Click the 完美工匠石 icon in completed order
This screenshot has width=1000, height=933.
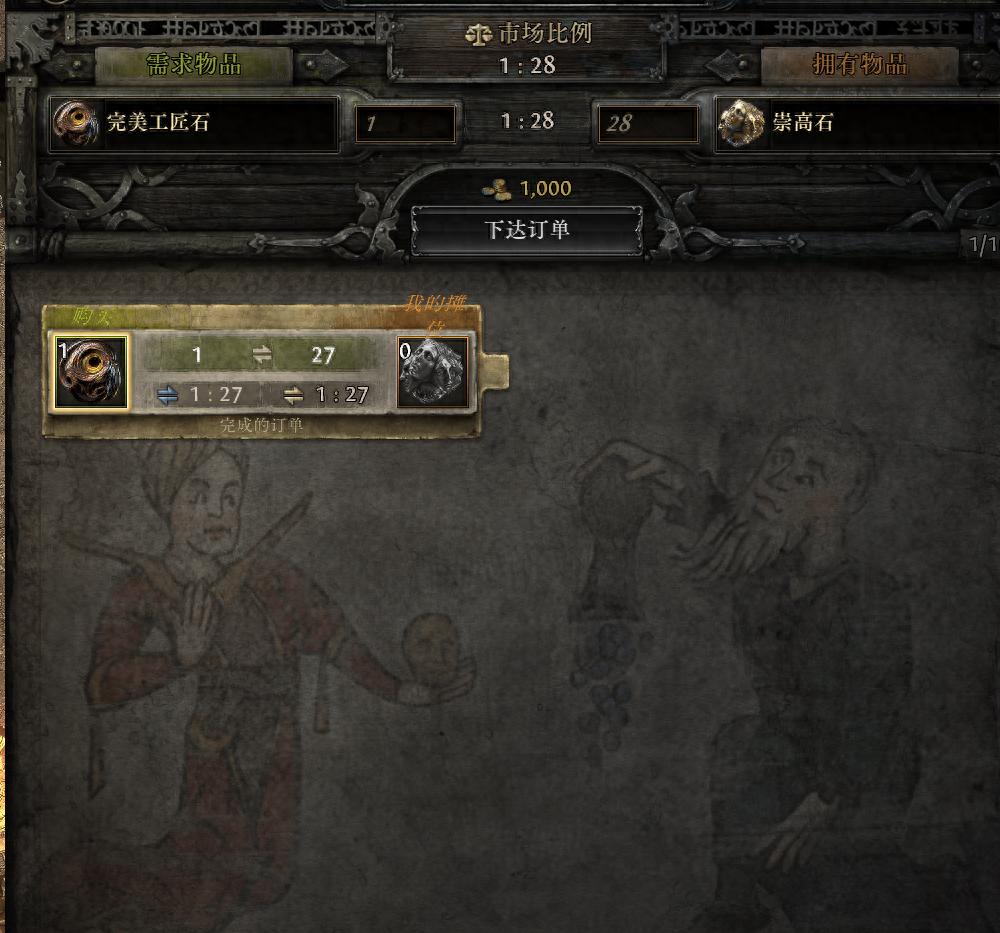[x=91, y=372]
